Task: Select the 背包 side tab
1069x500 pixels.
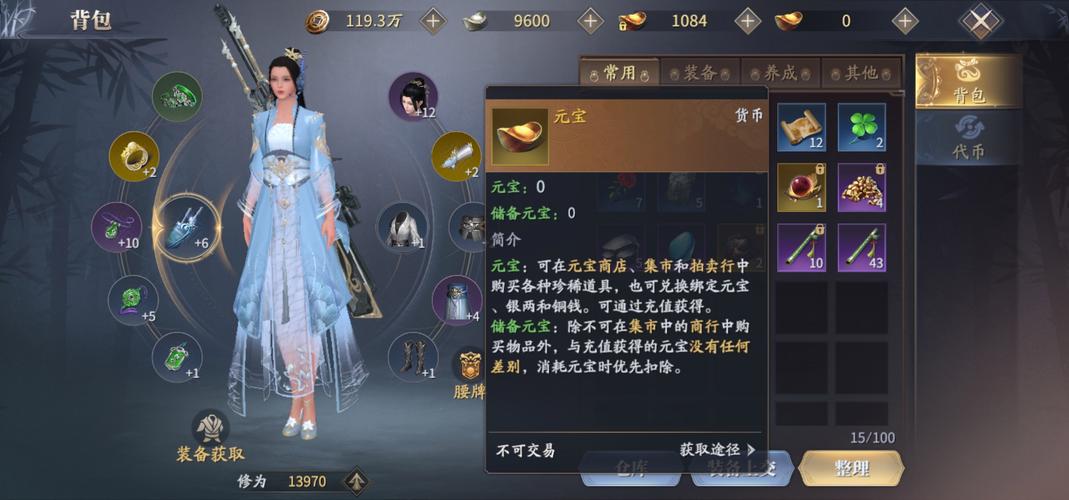Action: 968,81
